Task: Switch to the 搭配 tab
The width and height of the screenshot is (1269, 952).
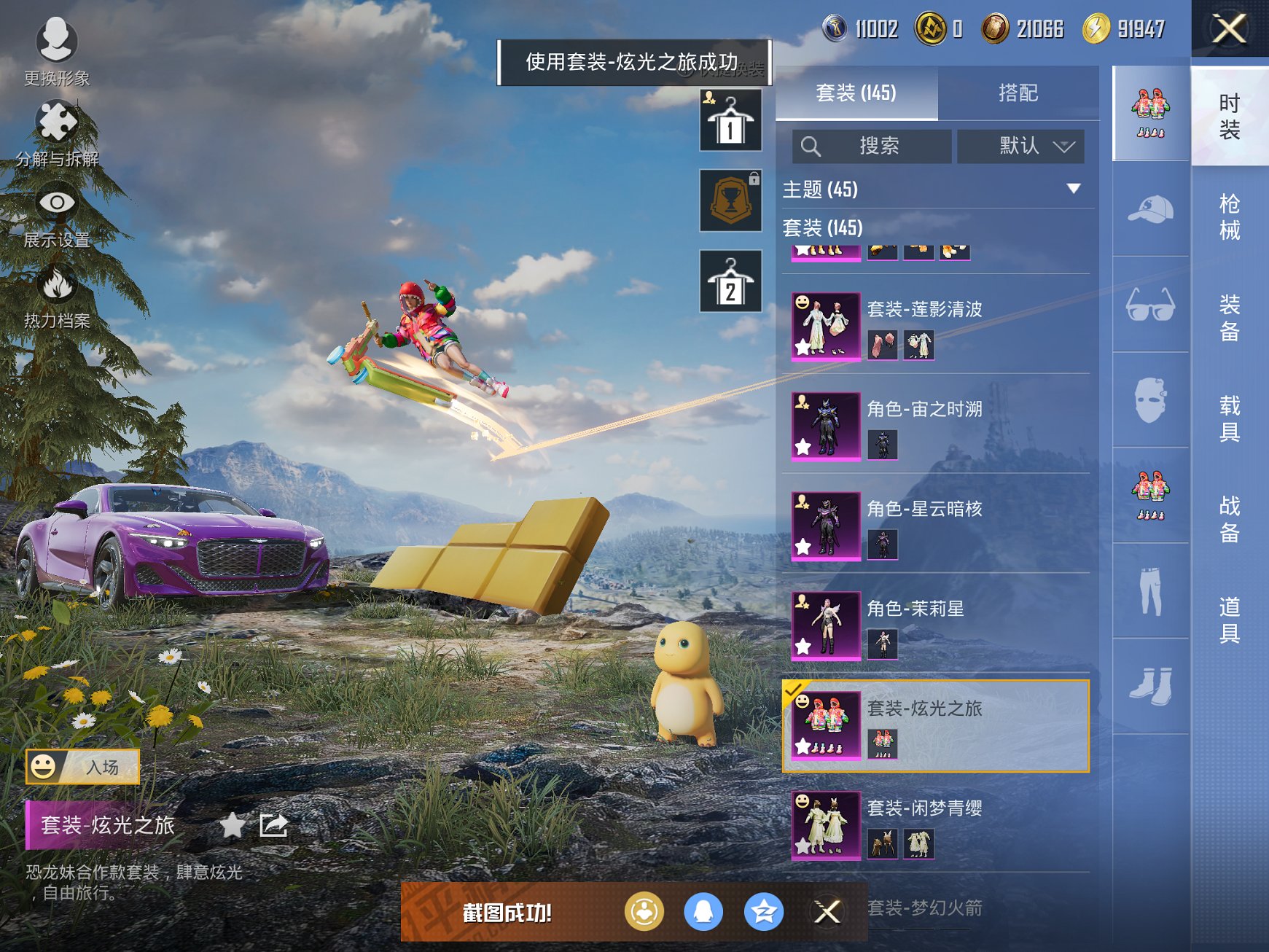Action: [1019, 93]
